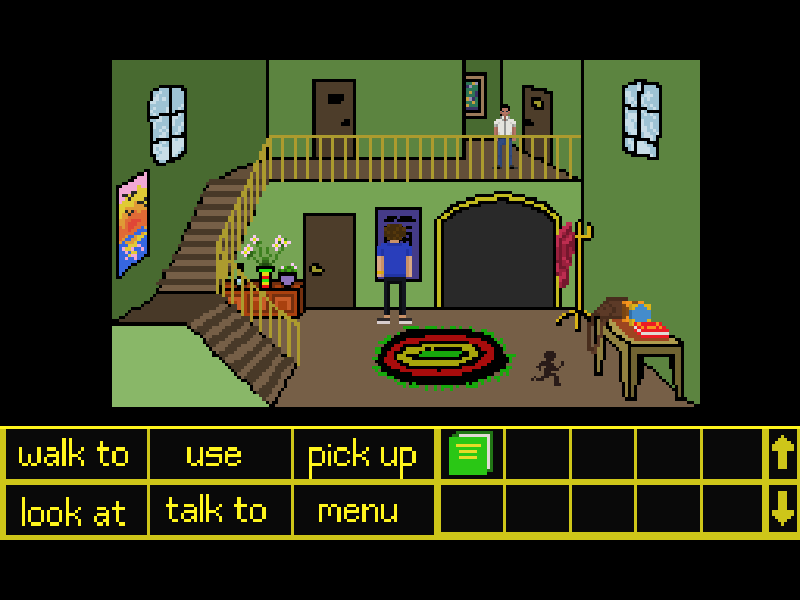
Task: Select the "walk to" verb
Action: click(x=75, y=455)
